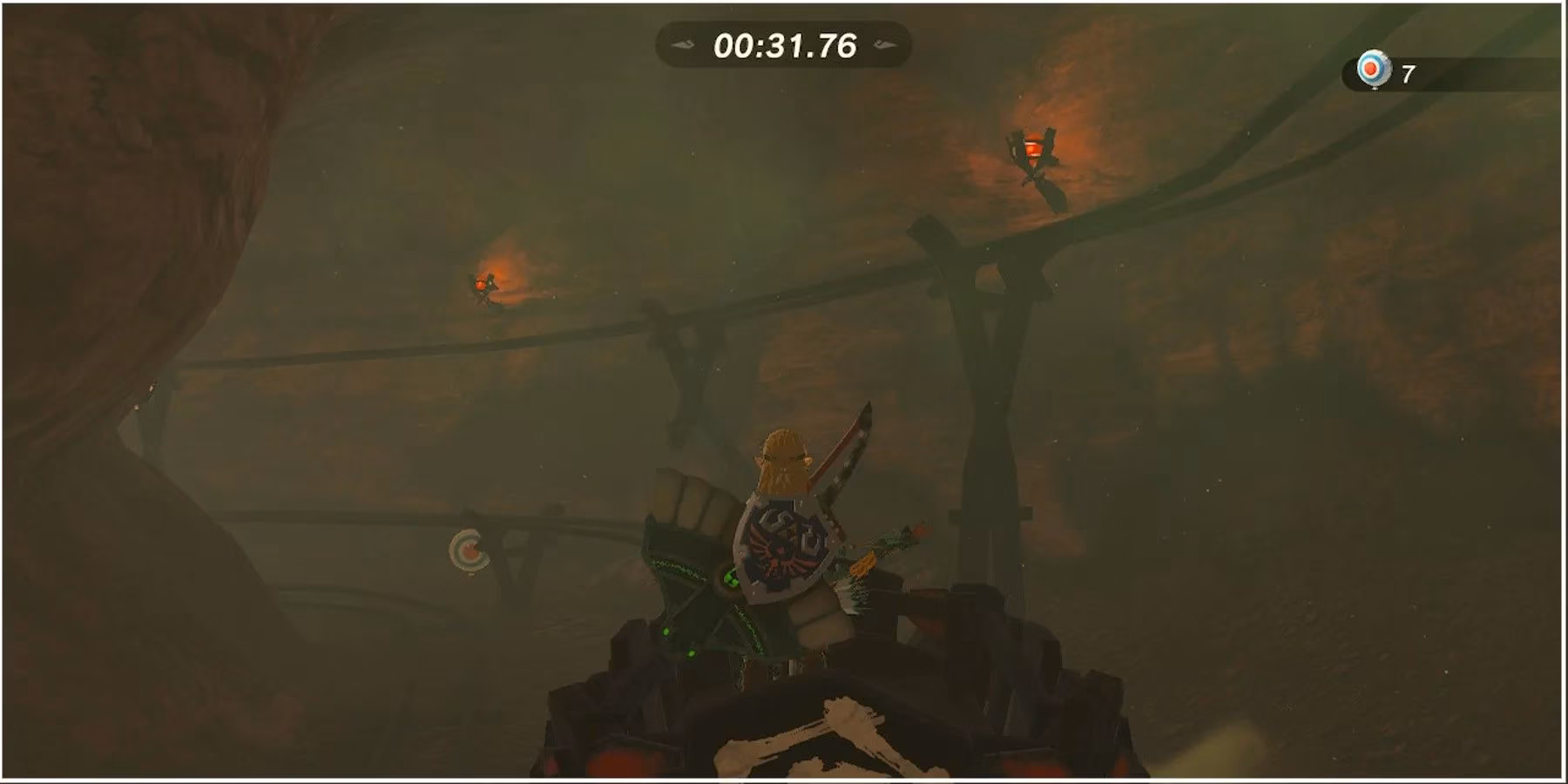The height and width of the screenshot is (784, 1568).
Task: Expand the timer banner reading 00:31.76
Action: (784, 46)
